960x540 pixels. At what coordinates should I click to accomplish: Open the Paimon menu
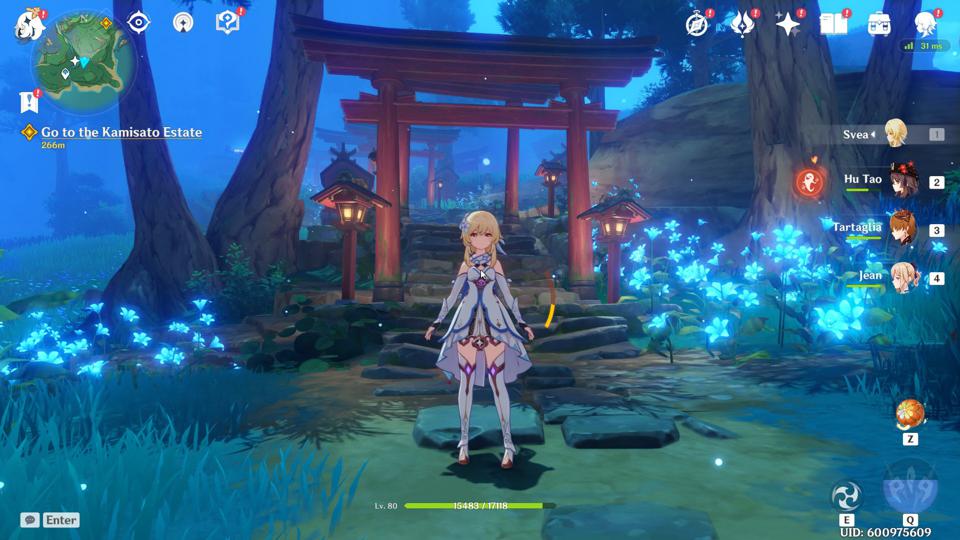click(x=28, y=26)
